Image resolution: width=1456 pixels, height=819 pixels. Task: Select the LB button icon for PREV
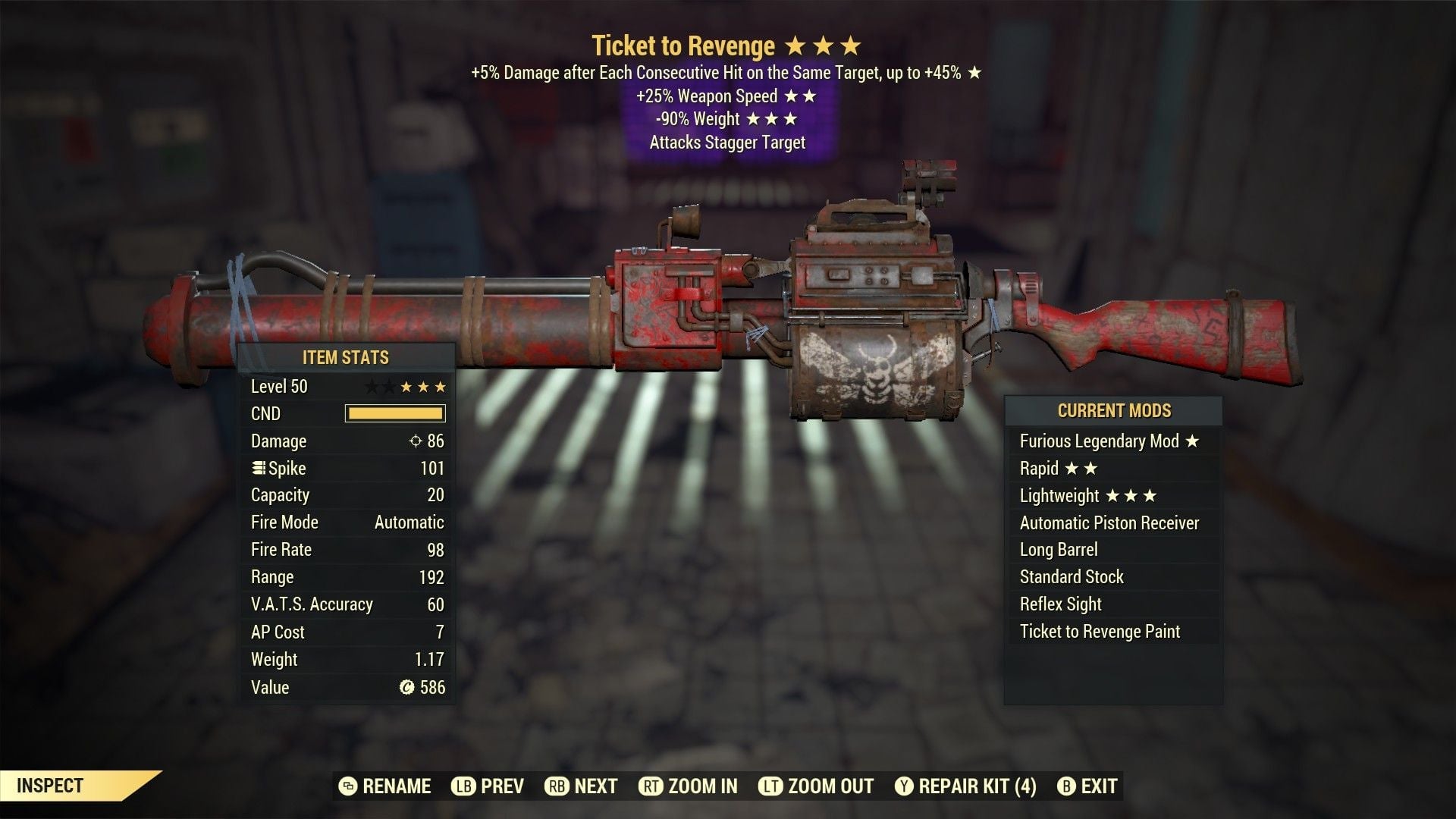pos(465,786)
